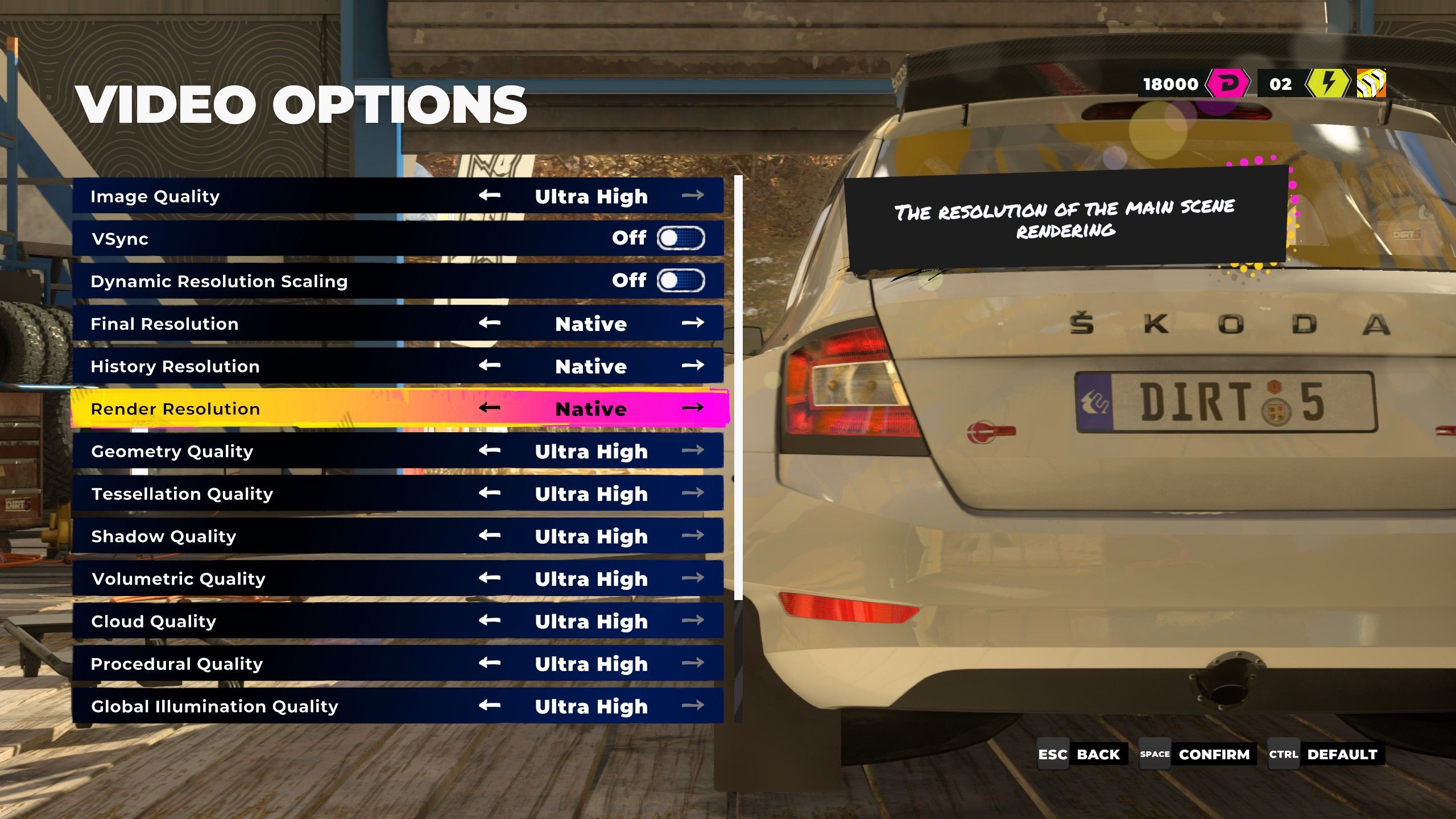
Task: Click the right arrow for Final Resolution
Action: (x=692, y=323)
